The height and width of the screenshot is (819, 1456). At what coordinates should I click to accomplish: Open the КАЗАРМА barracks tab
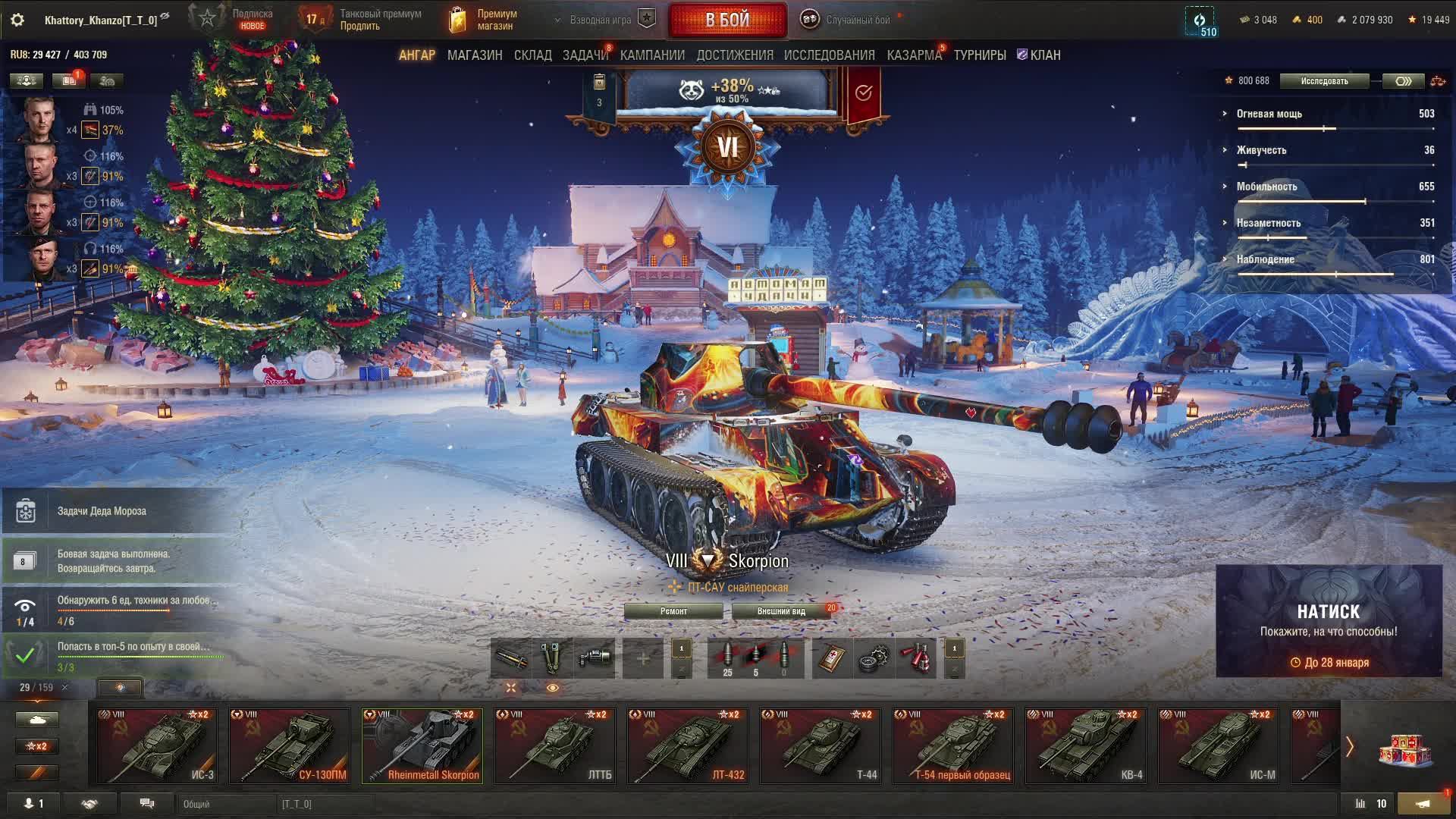(914, 55)
